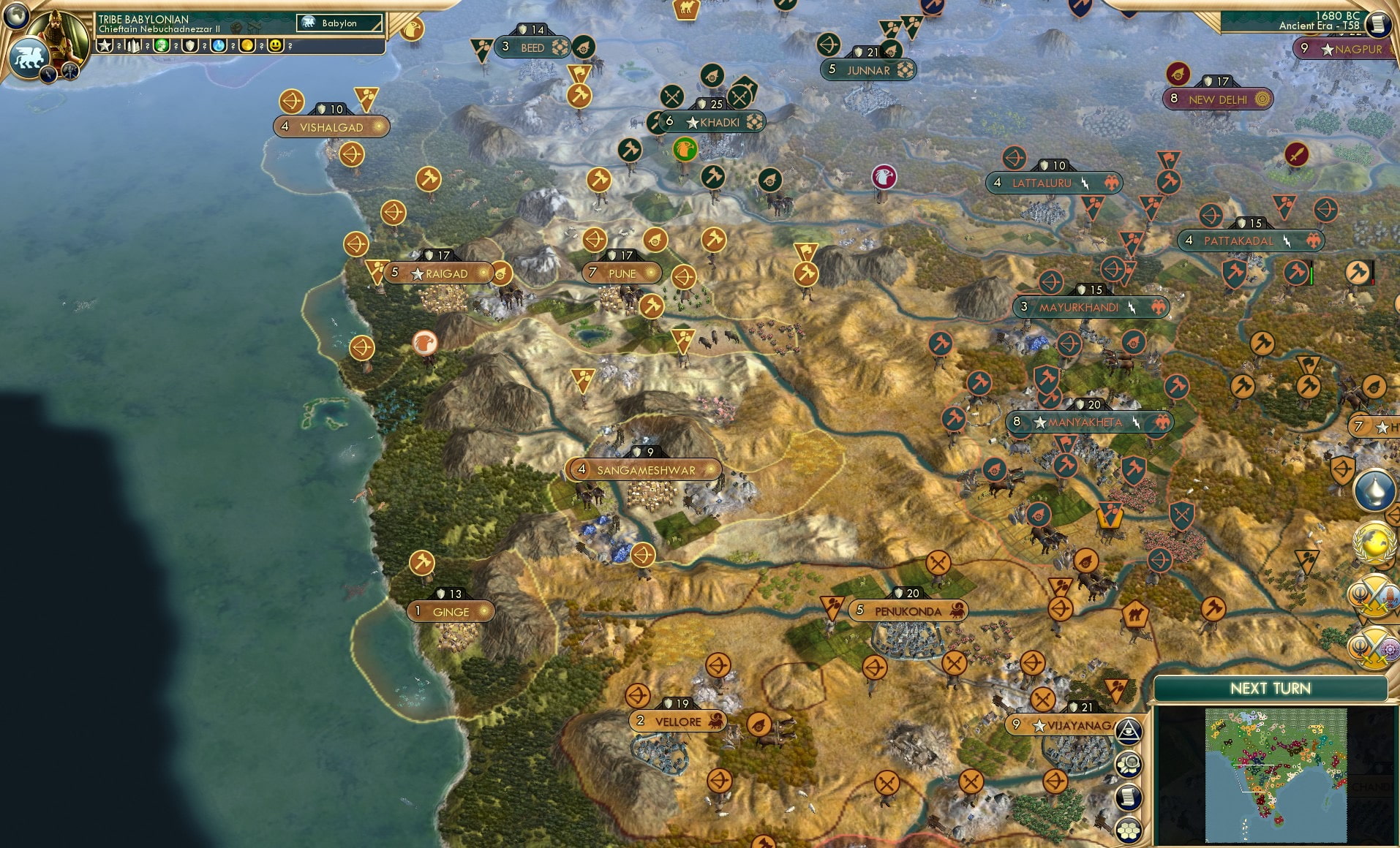Image resolution: width=1400 pixels, height=848 pixels.
Task: Click the lightning bolt button under the leader portrait
Action: (48, 75)
